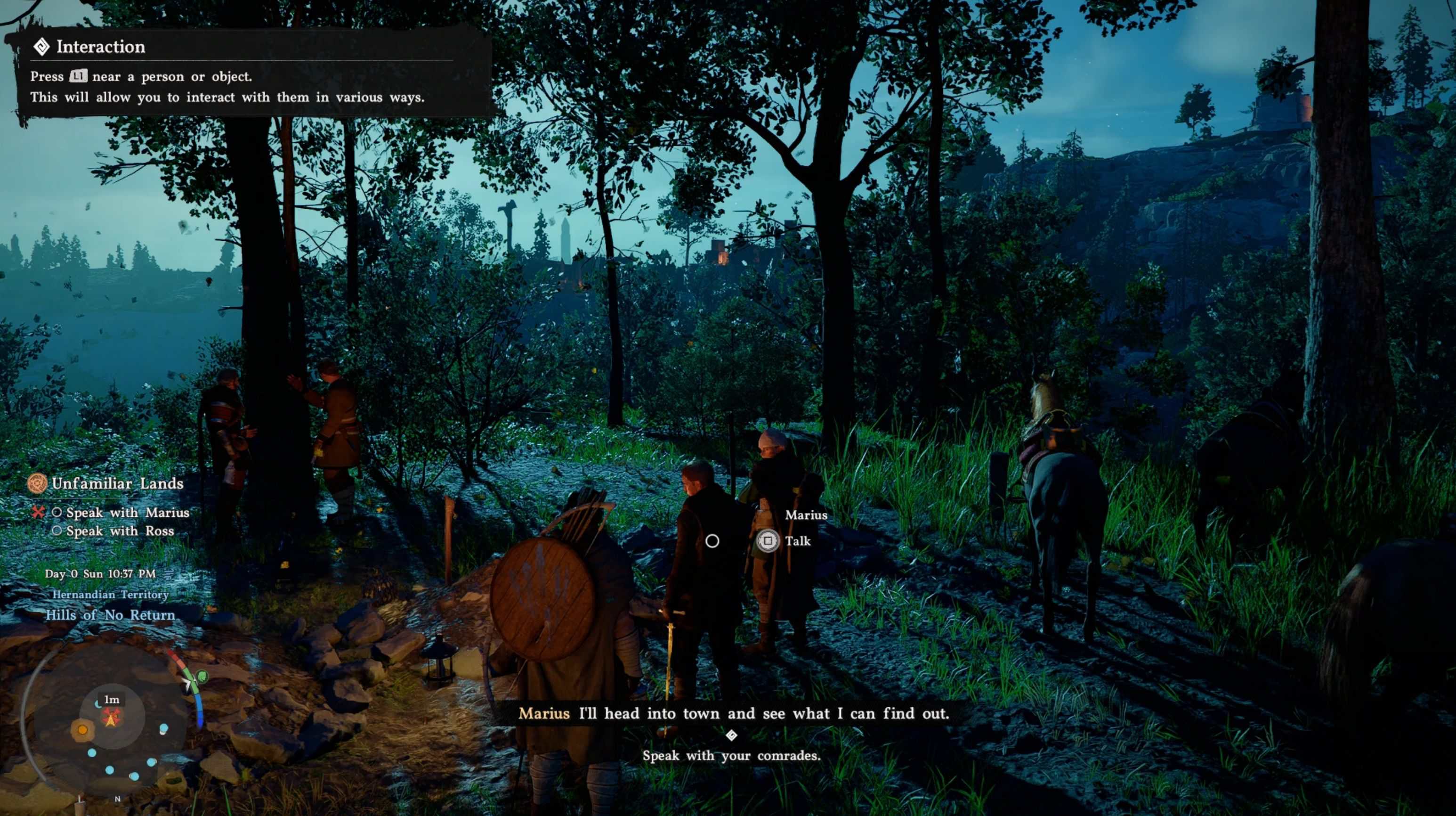The height and width of the screenshot is (816, 1456).
Task: Click the Hills of No Return location label
Action: click(110, 615)
